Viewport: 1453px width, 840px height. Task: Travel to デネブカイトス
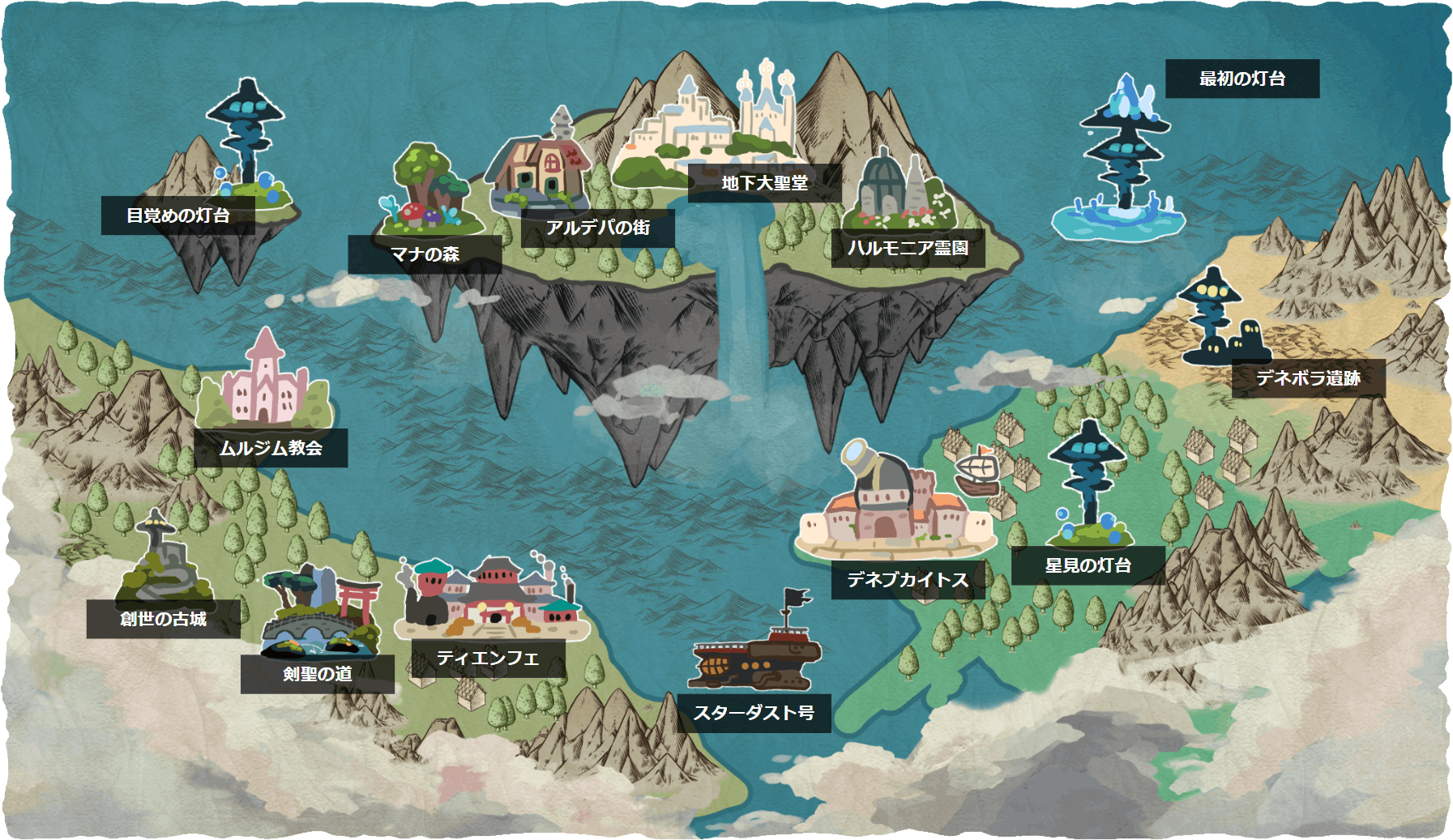[x=908, y=580]
